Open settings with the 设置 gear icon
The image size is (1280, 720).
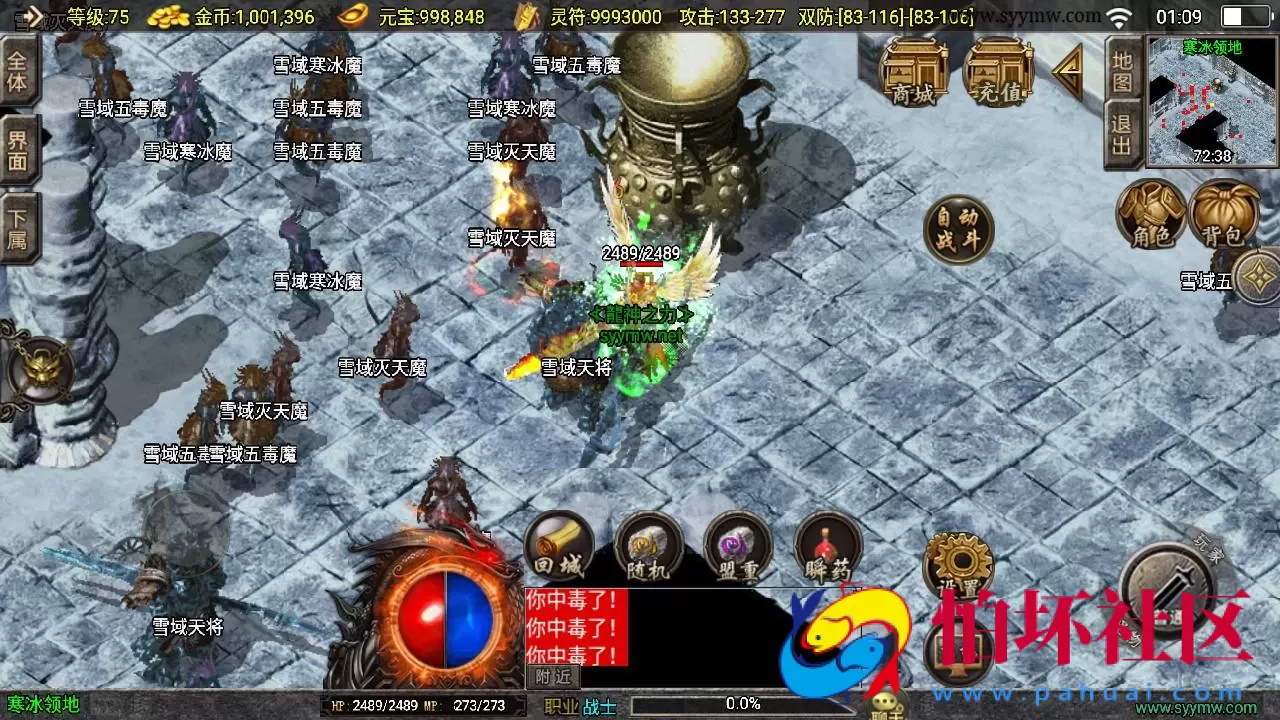[x=960, y=563]
